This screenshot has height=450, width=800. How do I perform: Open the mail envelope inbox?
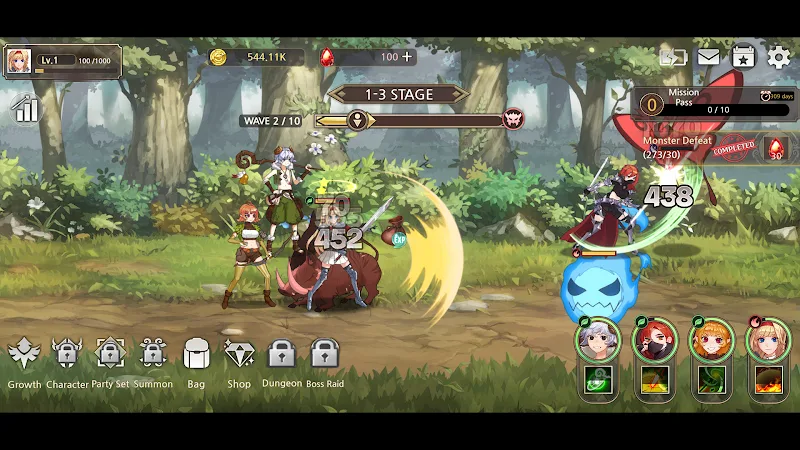(x=708, y=57)
